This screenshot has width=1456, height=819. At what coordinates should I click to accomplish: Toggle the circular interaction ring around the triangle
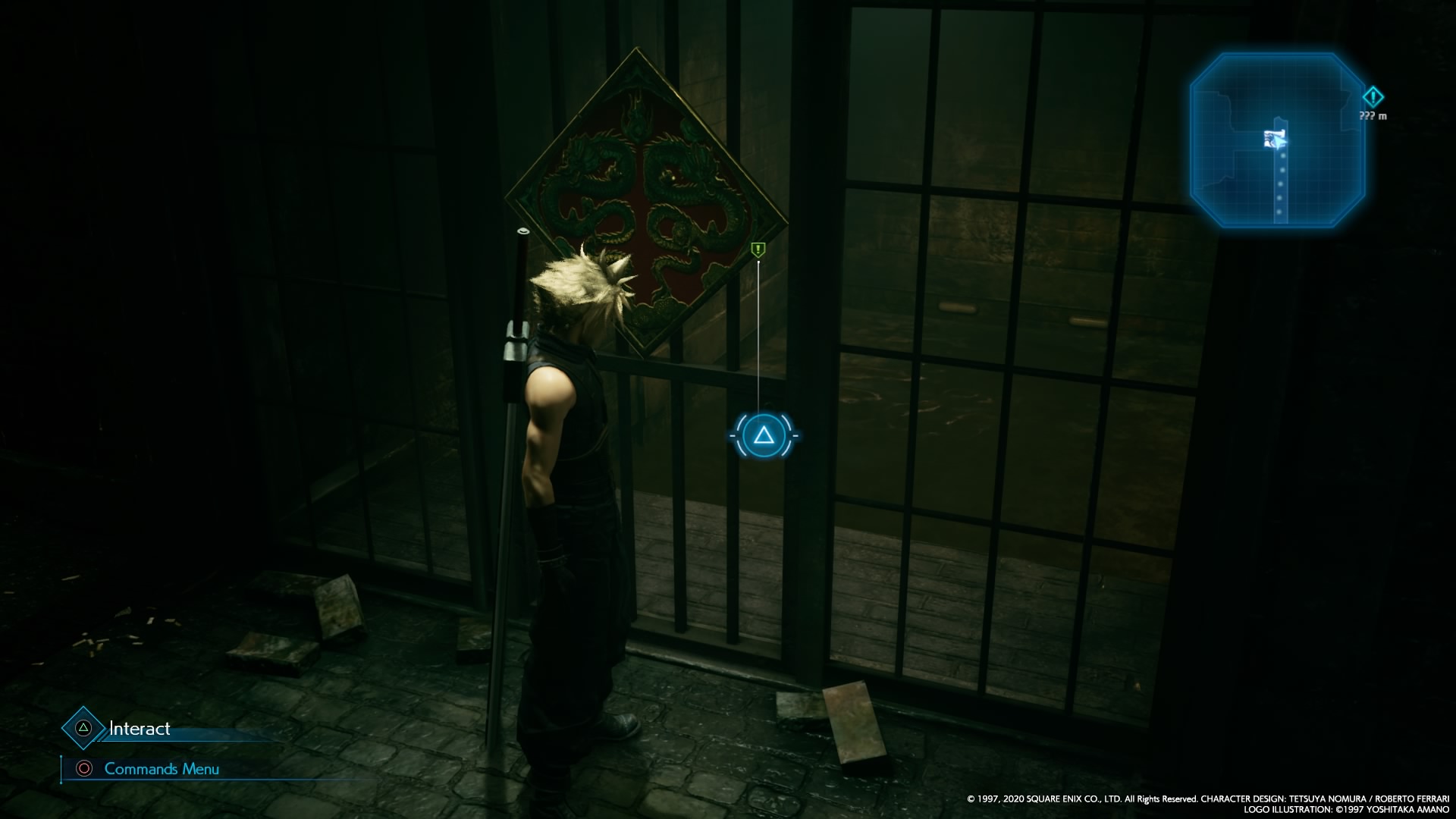762,436
